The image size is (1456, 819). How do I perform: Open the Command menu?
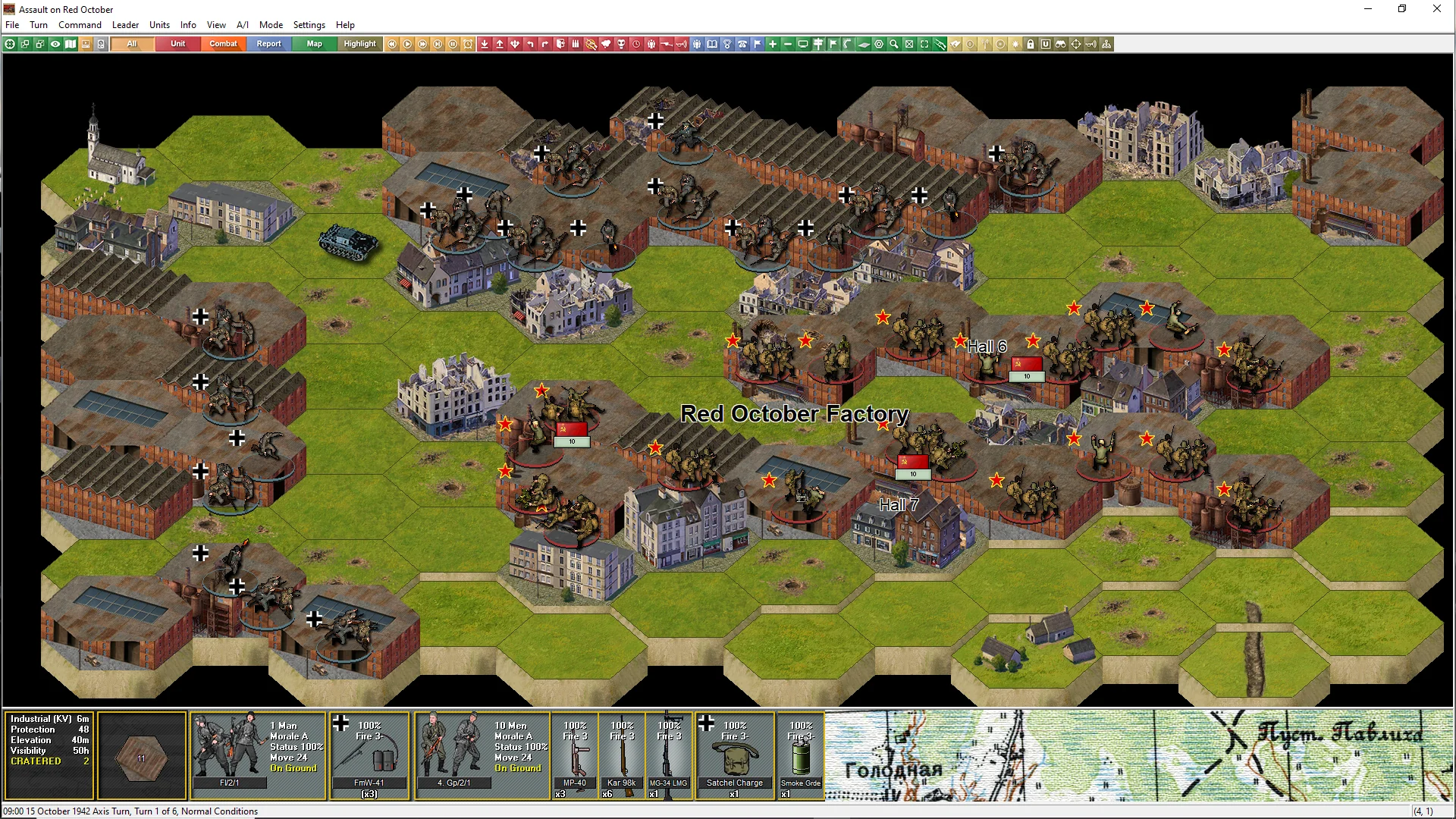pyautogui.click(x=80, y=25)
